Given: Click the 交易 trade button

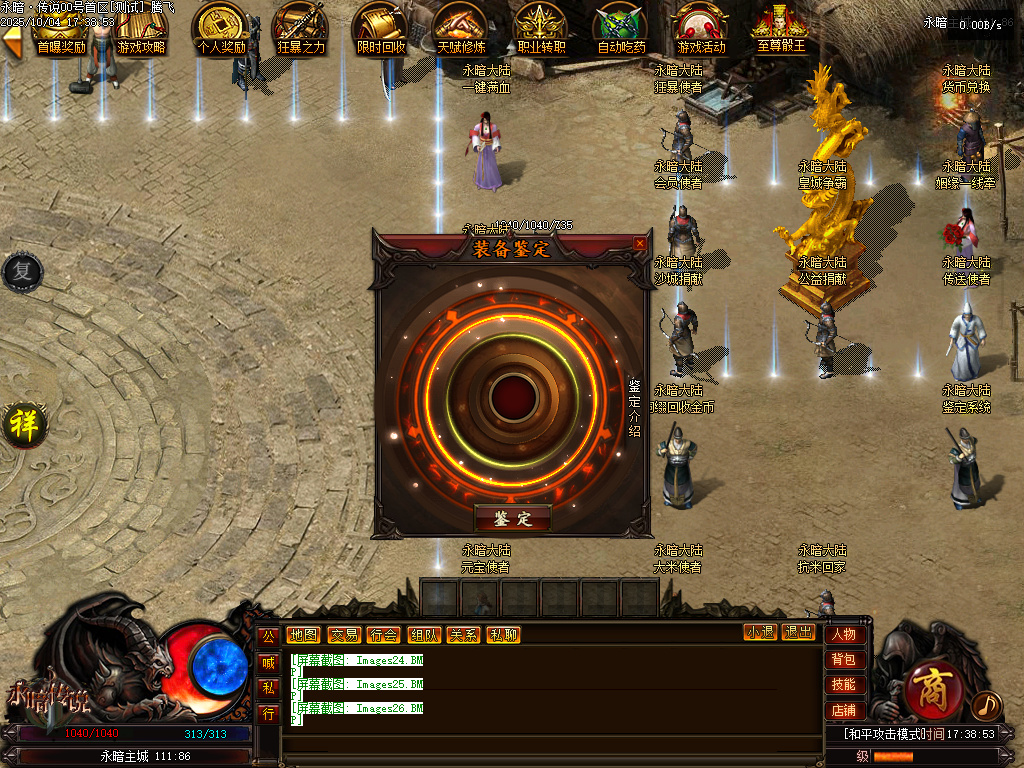Looking at the screenshot, I should pyautogui.click(x=344, y=634).
